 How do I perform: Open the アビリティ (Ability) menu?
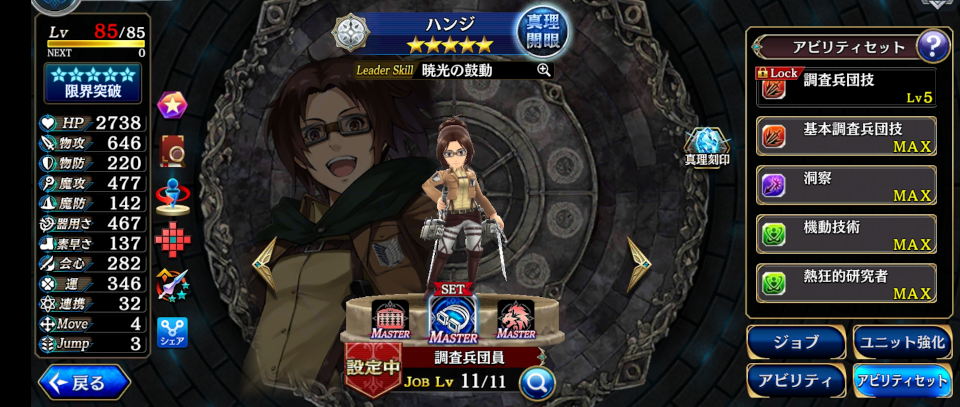795,380
